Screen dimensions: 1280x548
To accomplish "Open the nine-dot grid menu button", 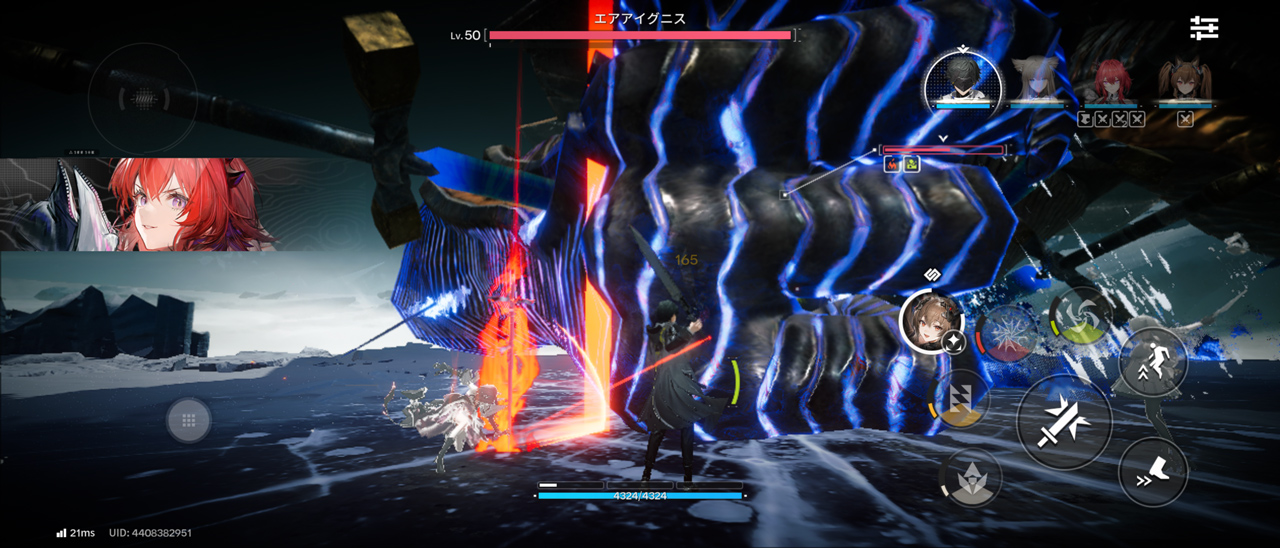I will click(x=188, y=420).
